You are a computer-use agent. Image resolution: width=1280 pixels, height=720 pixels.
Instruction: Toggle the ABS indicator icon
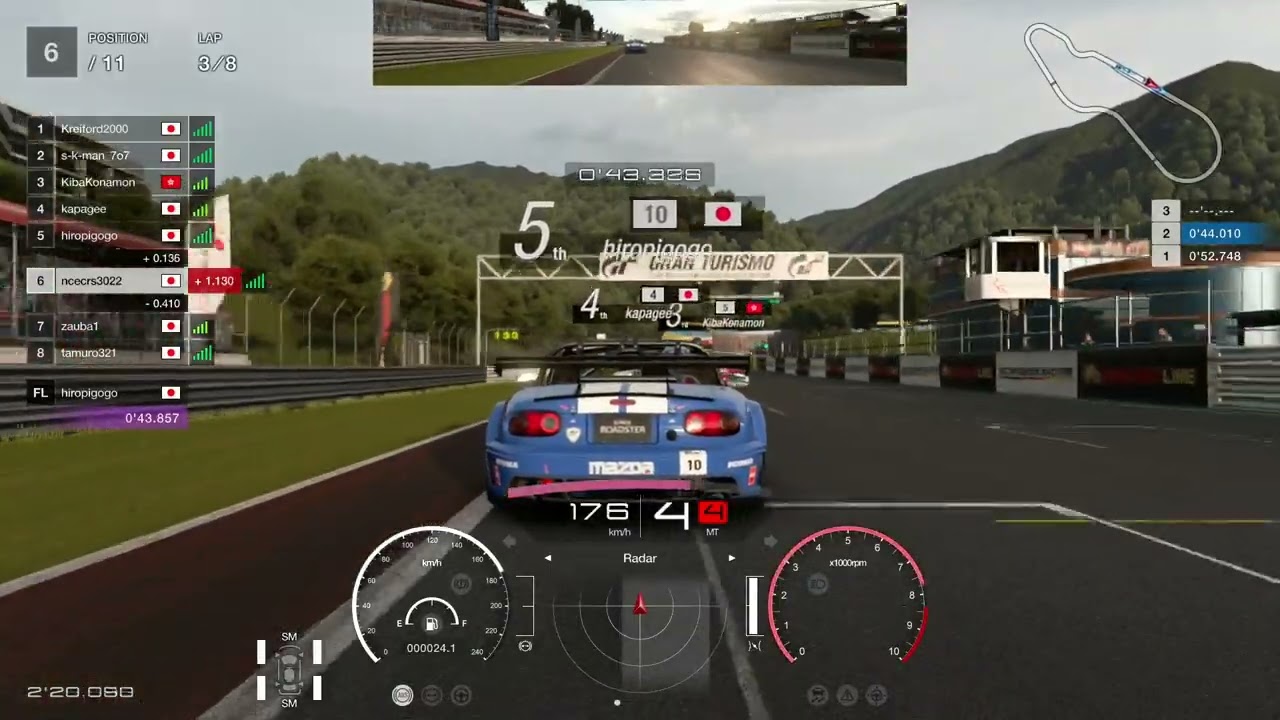point(402,694)
